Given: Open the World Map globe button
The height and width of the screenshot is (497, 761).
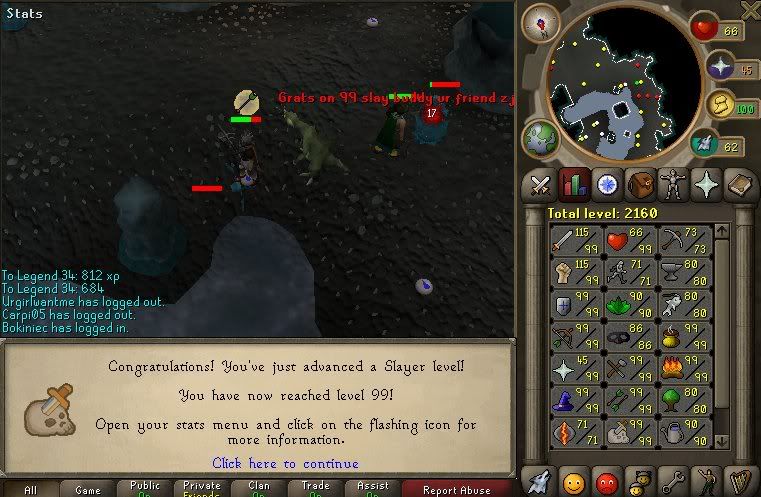Looking at the screenshot, I should (540, 139).
